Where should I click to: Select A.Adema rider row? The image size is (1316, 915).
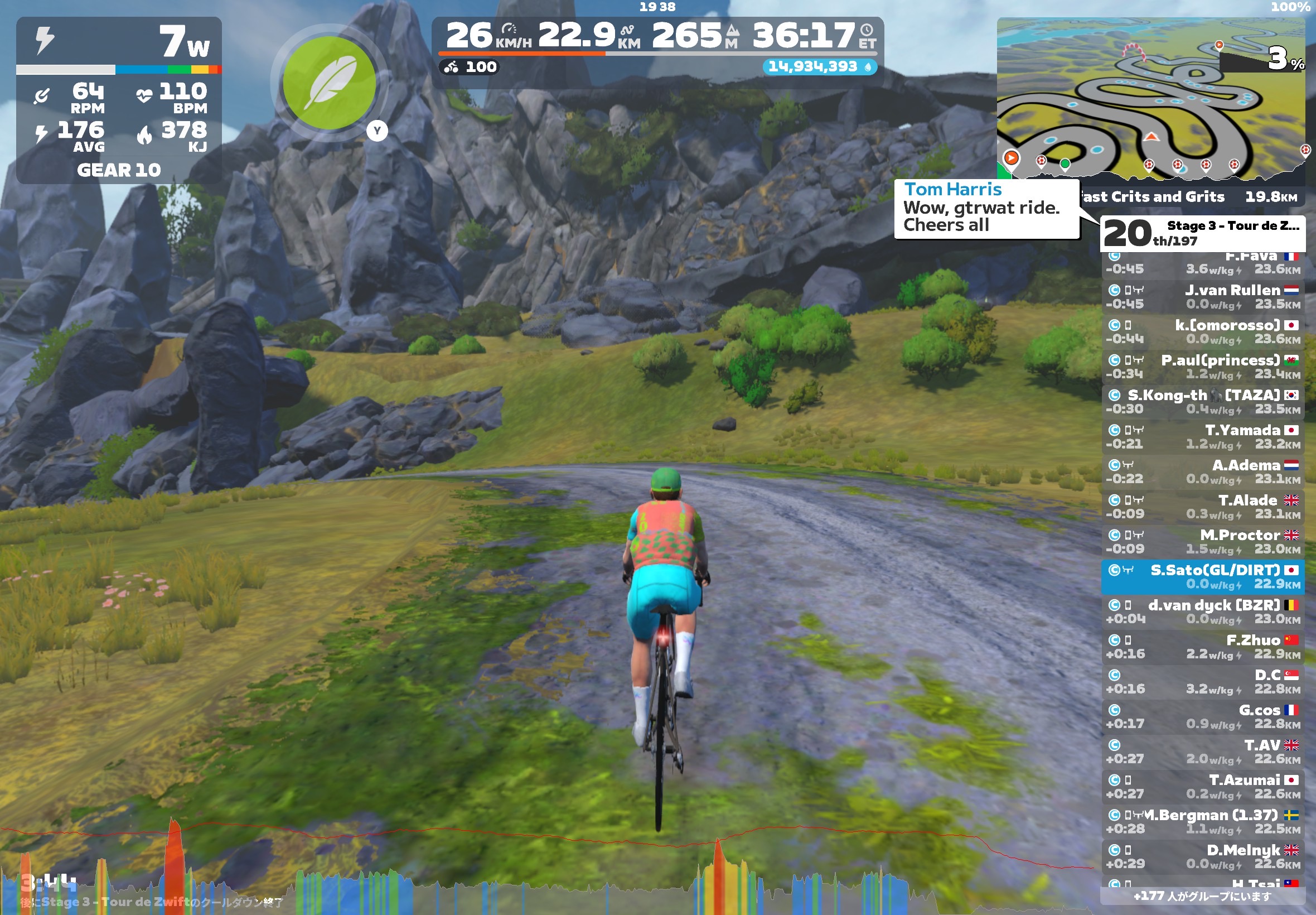pyautogui.click(x=1203, y=471)
